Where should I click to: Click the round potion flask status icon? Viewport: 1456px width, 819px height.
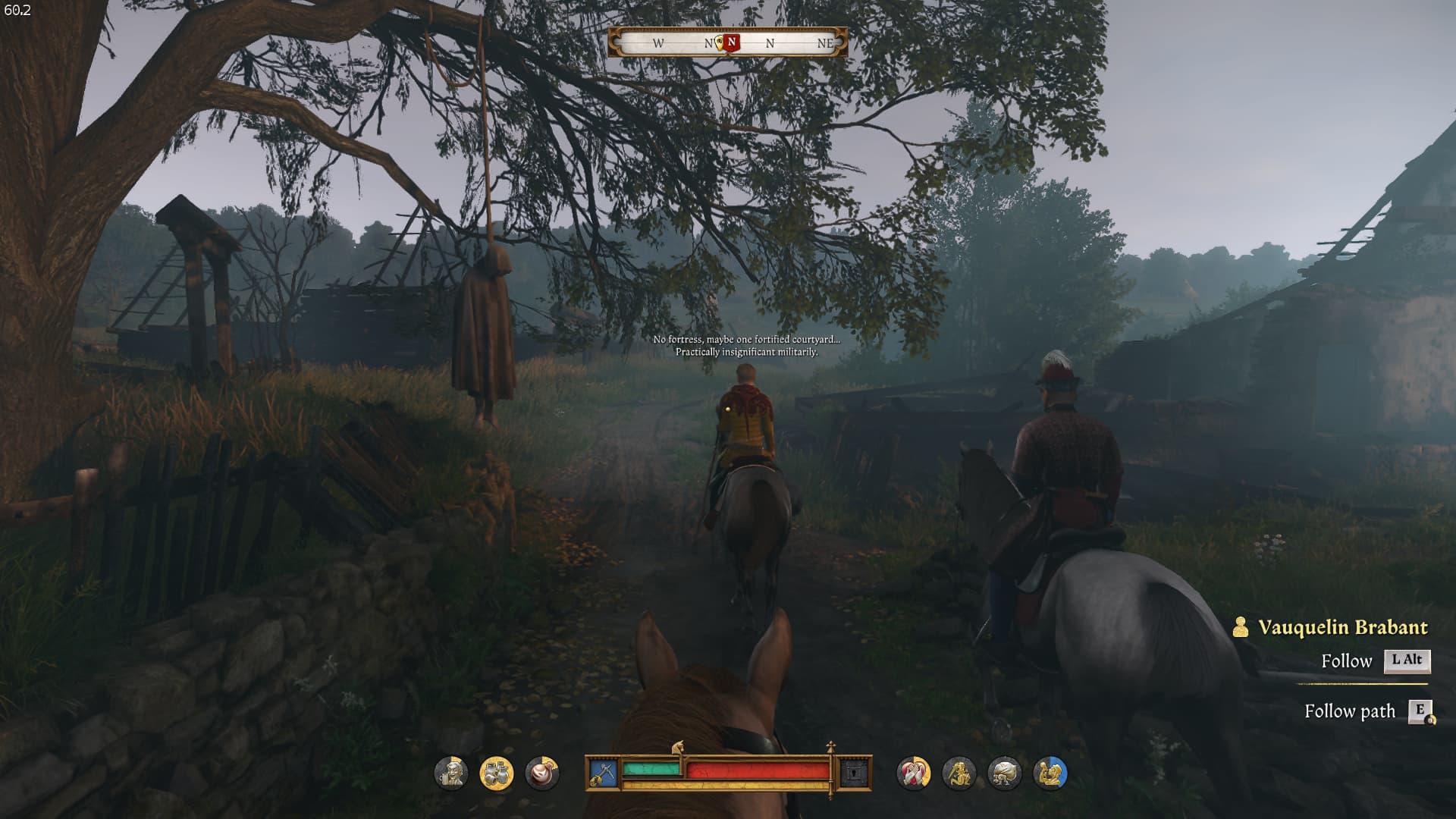click(542, 773)
